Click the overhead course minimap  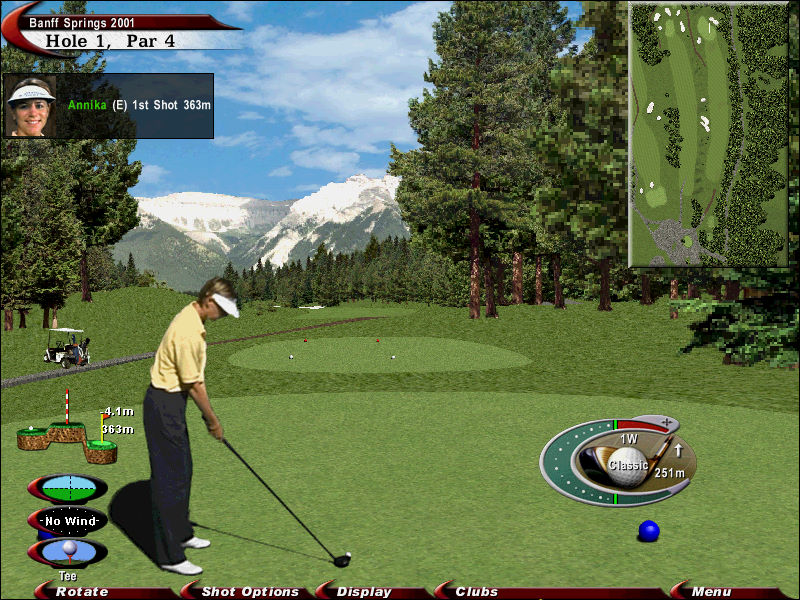click(x=709, y=135)
